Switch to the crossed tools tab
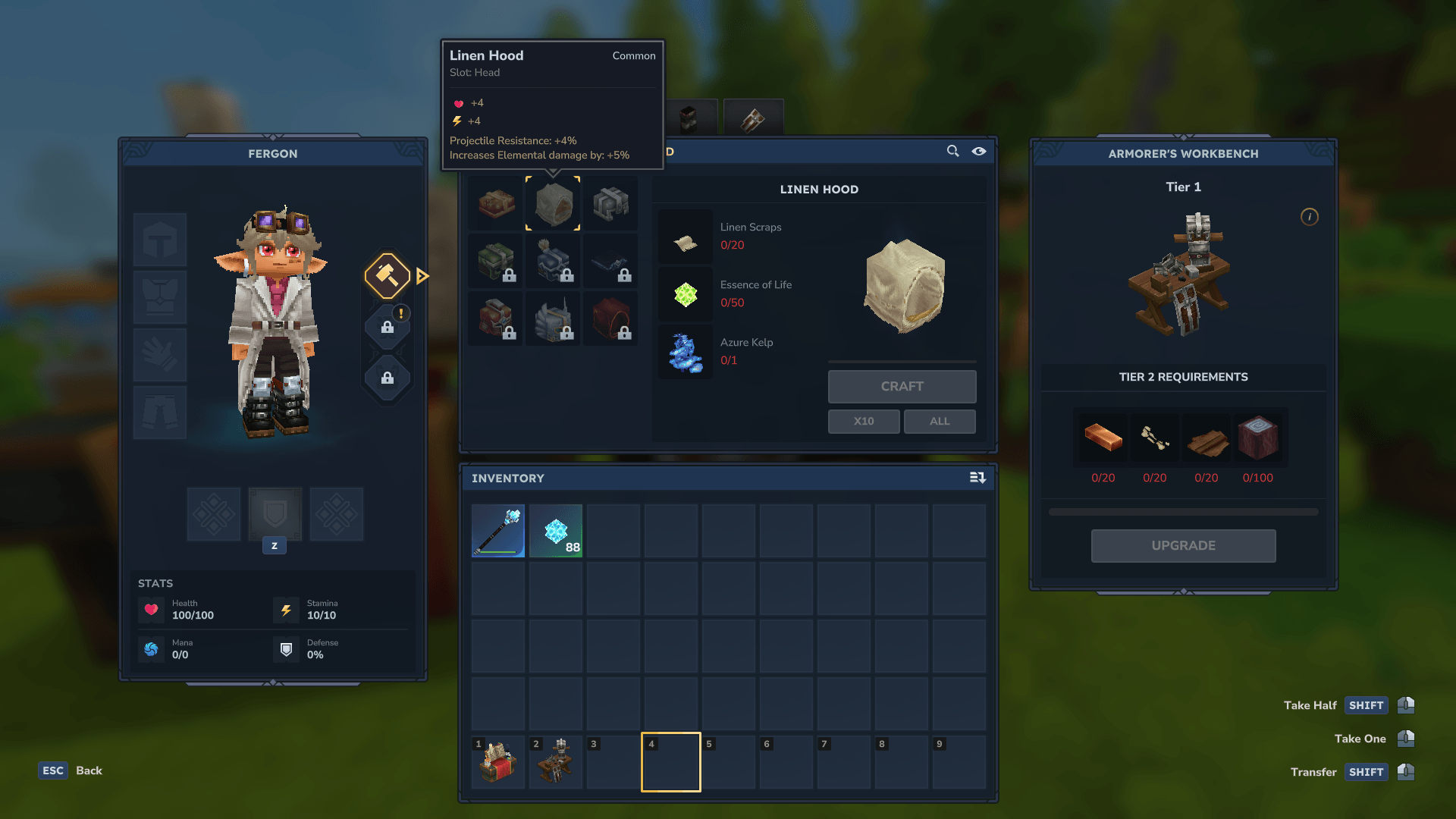This screenshot has width=1456, height=819. [x=753, y=118]
